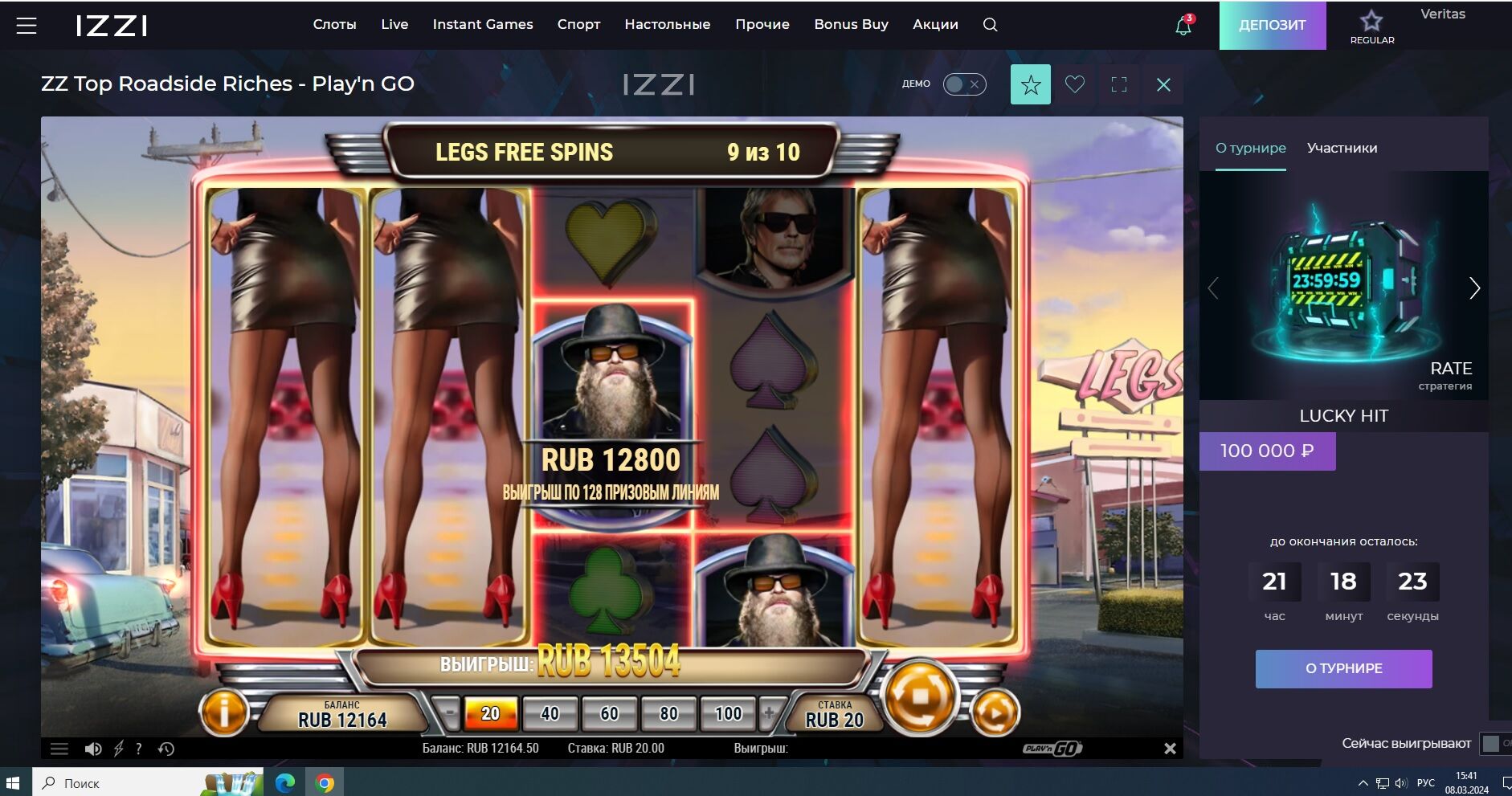Click the orange spin button

click(921, 696)
